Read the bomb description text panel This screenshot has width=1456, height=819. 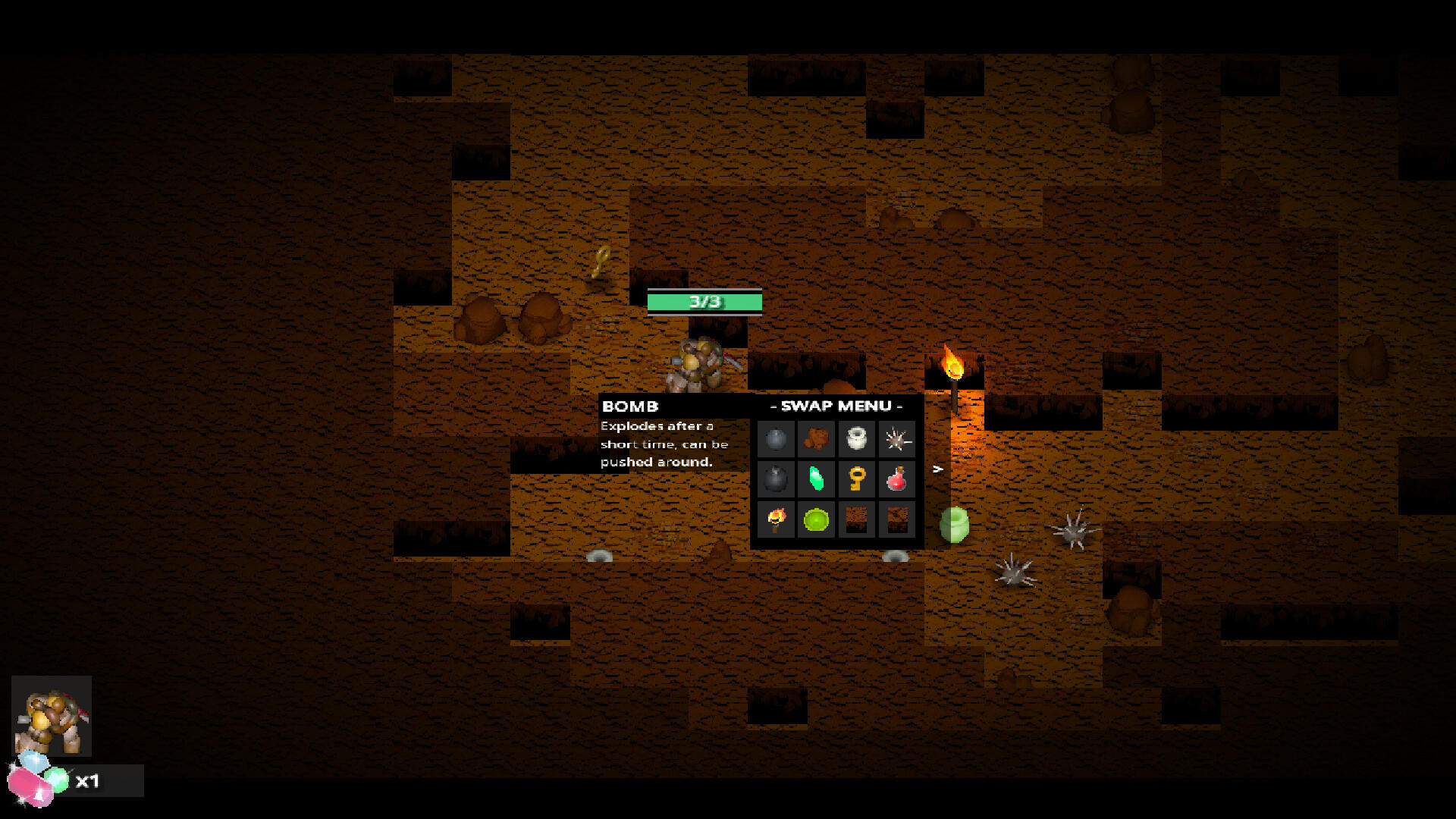(x=660, y=444)
